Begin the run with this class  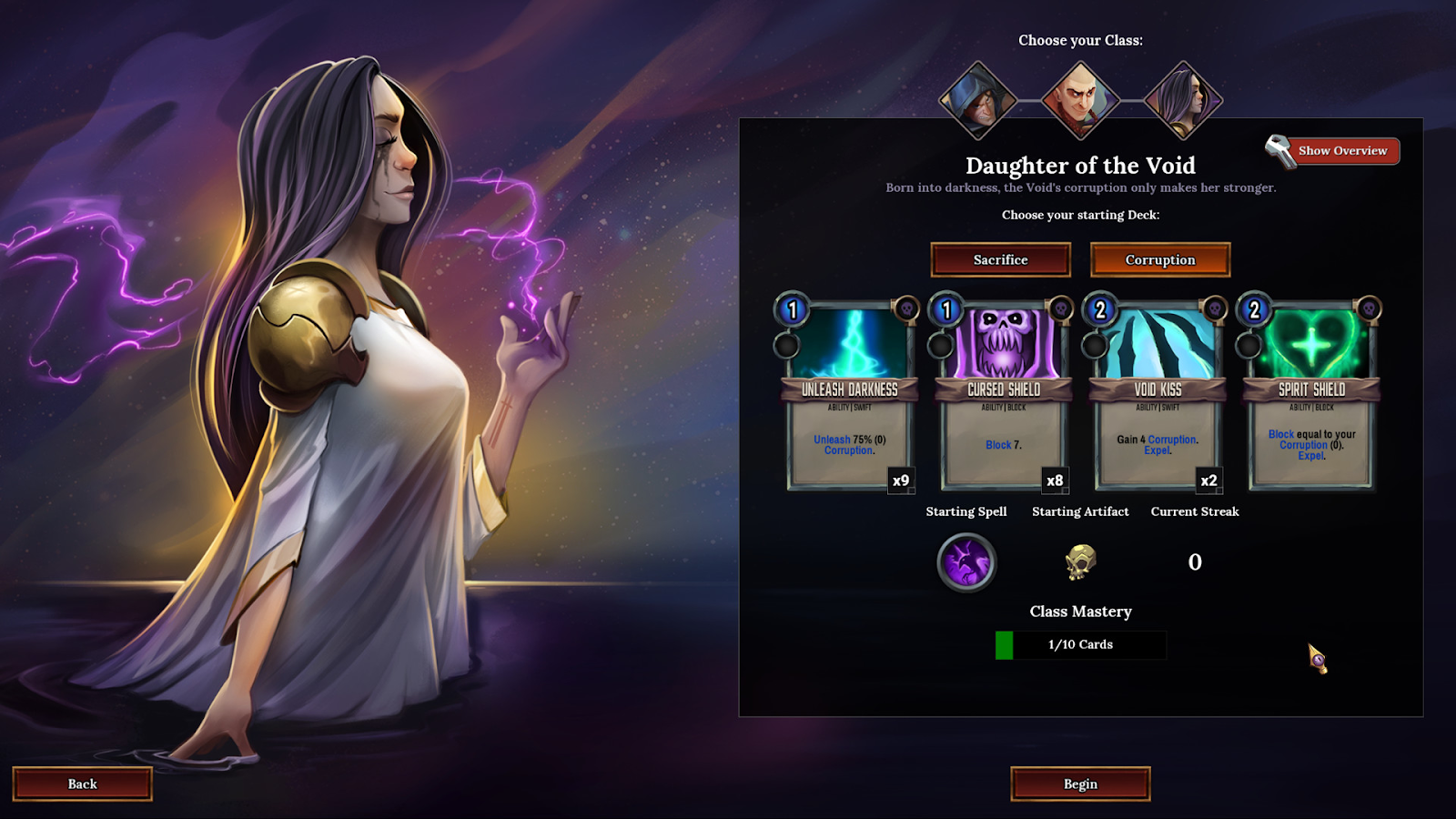tap(1080, 784)
